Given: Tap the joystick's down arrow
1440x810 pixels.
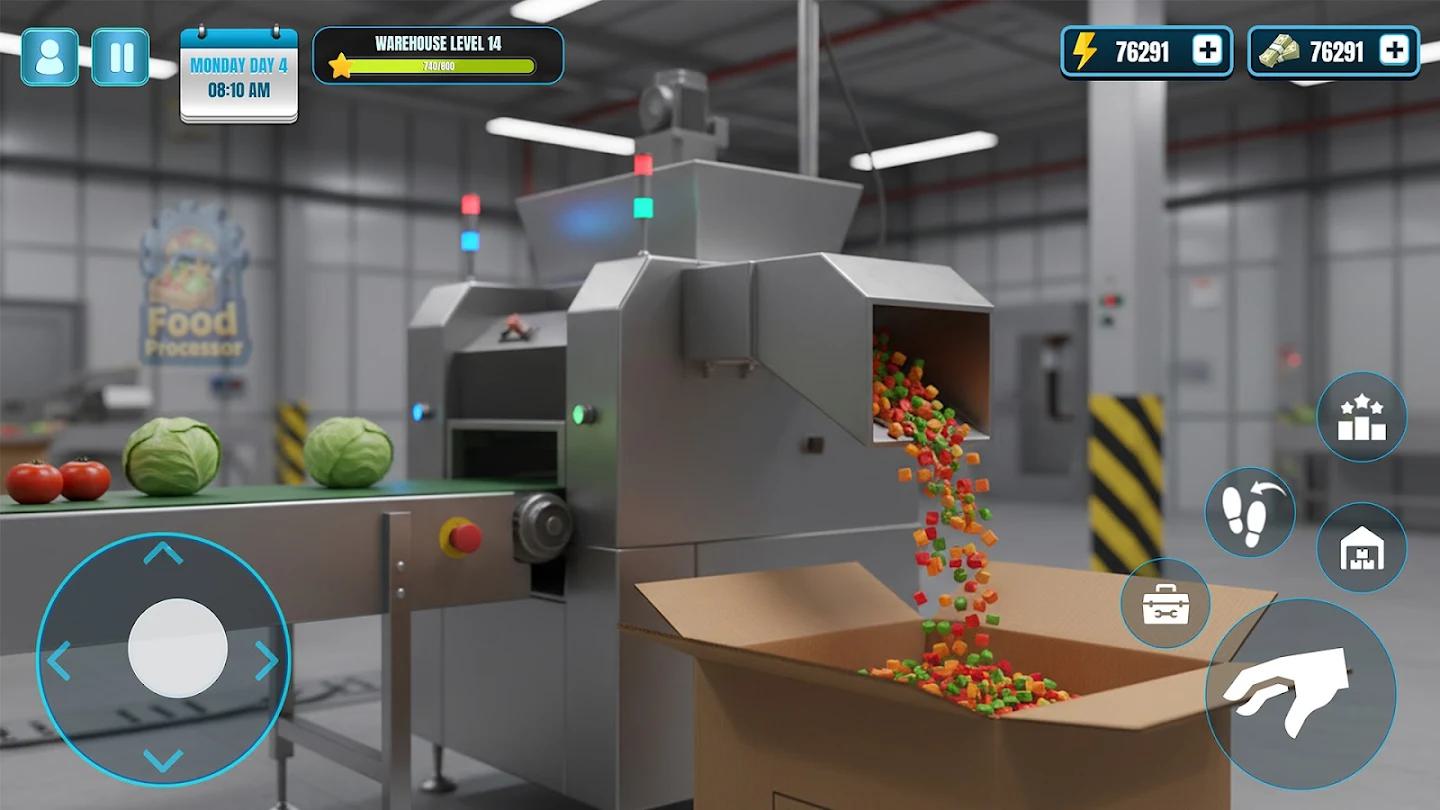Looking at the screenshot, I should pos(163,760).
